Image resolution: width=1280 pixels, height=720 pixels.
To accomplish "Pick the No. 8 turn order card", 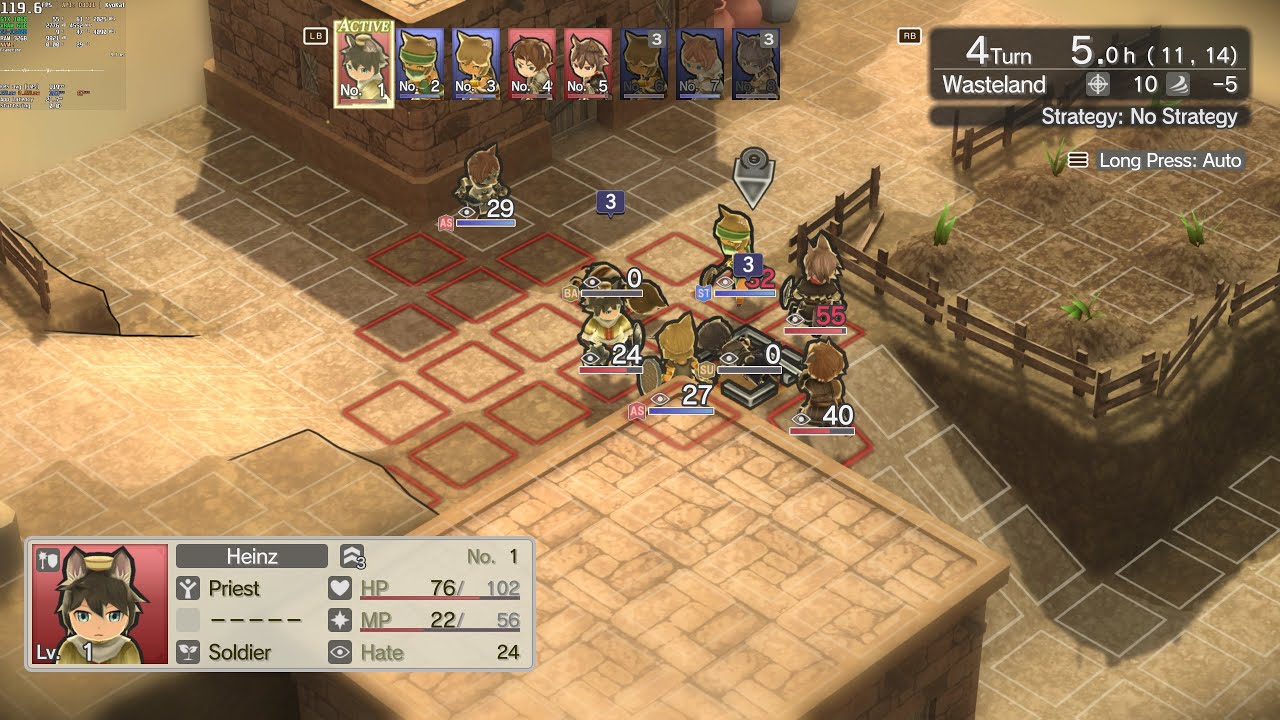I will pyautogui.click(x=756, y=63).
